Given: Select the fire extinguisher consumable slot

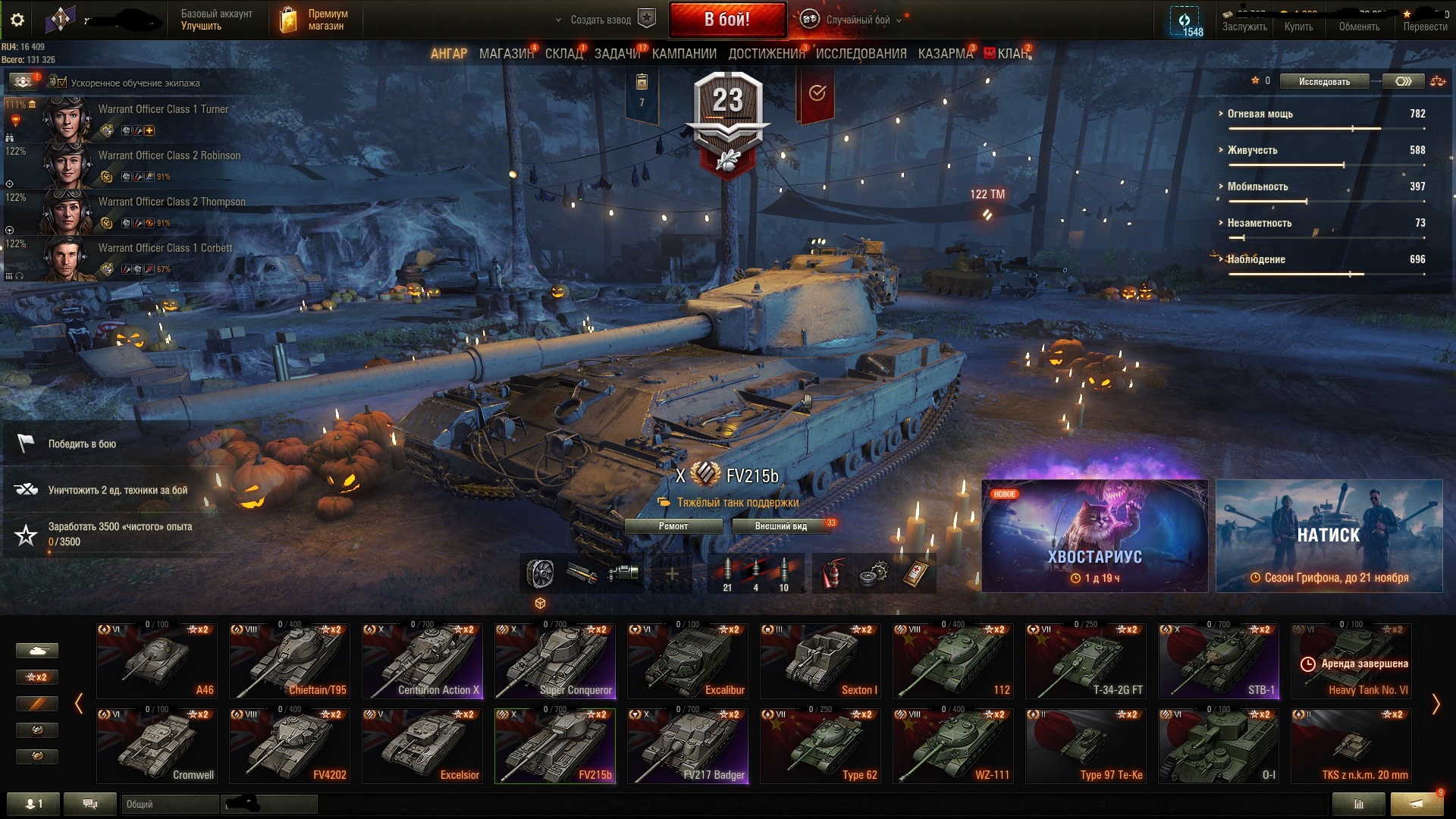Looking at the screenshot, I should pos(832,574).
